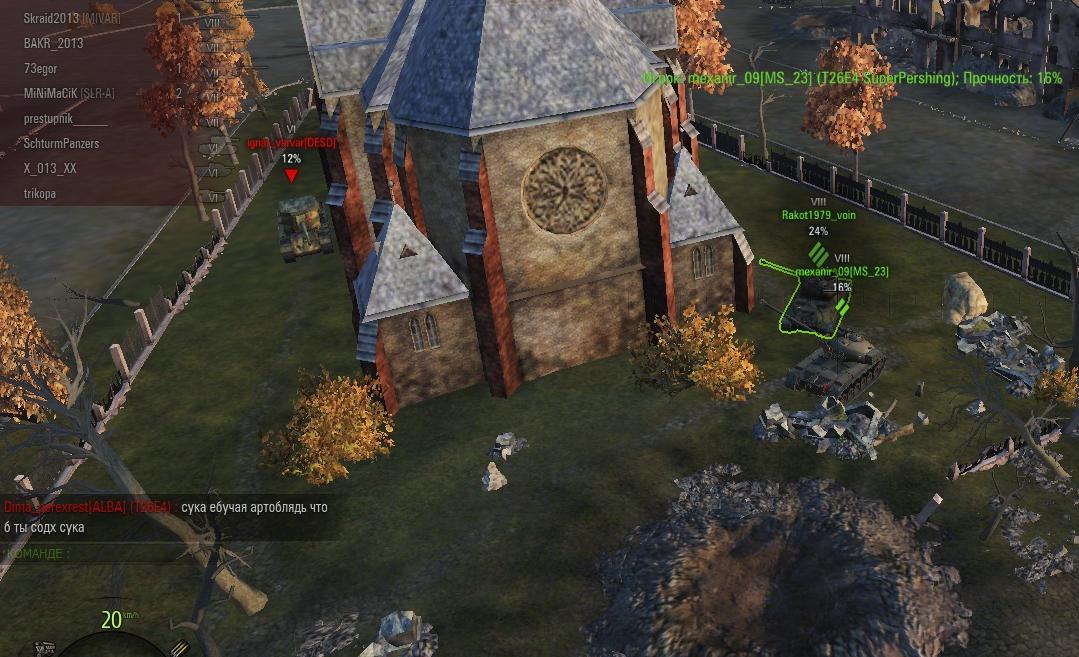Click the 73egor player row

coord(44,69)
